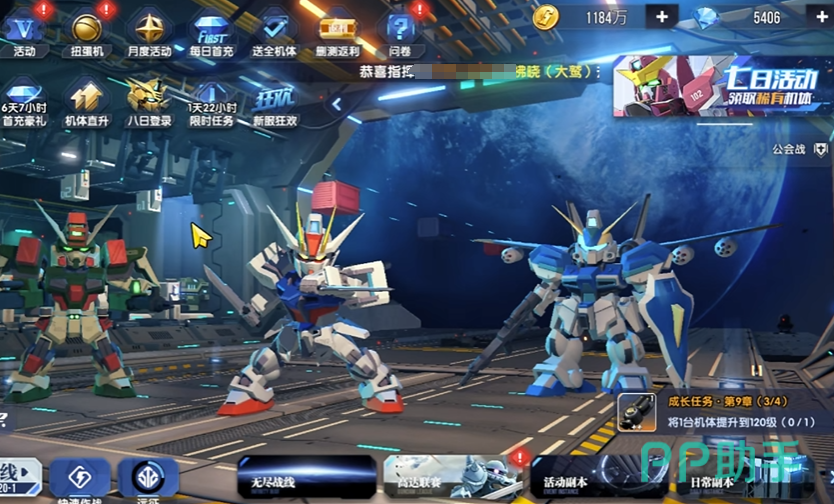Viewport: 834px width, 504px height.
Task: Add gold coins with the plus button
Action: tap(662, 17)
